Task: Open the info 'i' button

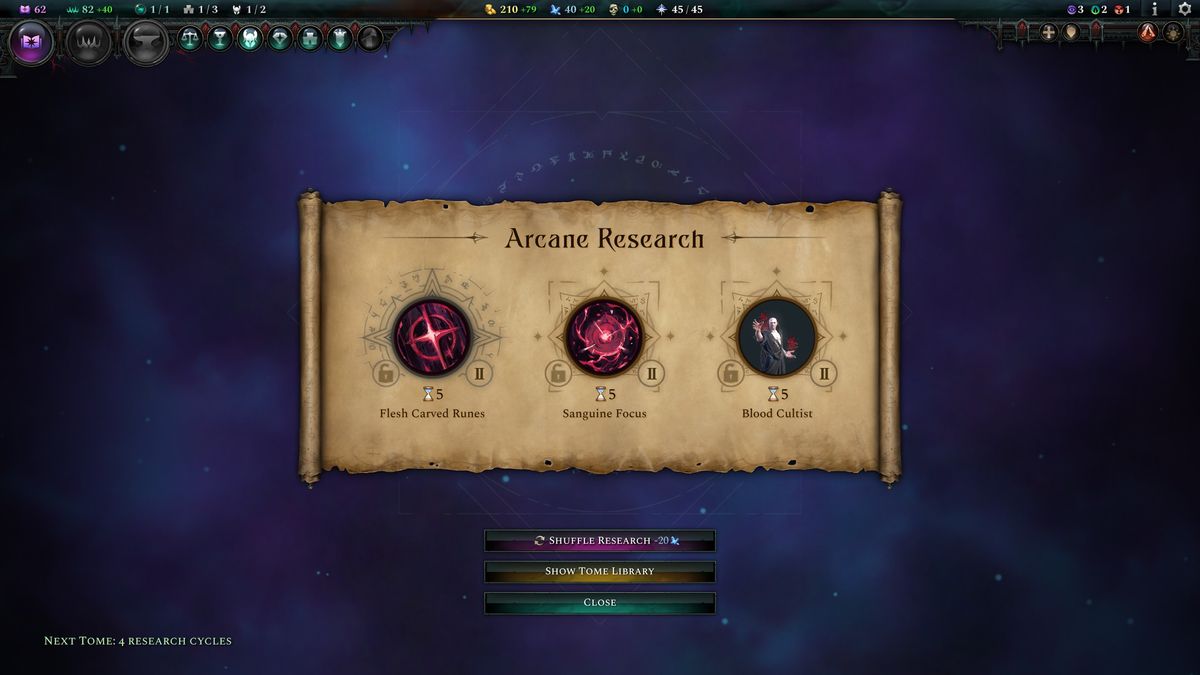Action: click(1154, 9)
